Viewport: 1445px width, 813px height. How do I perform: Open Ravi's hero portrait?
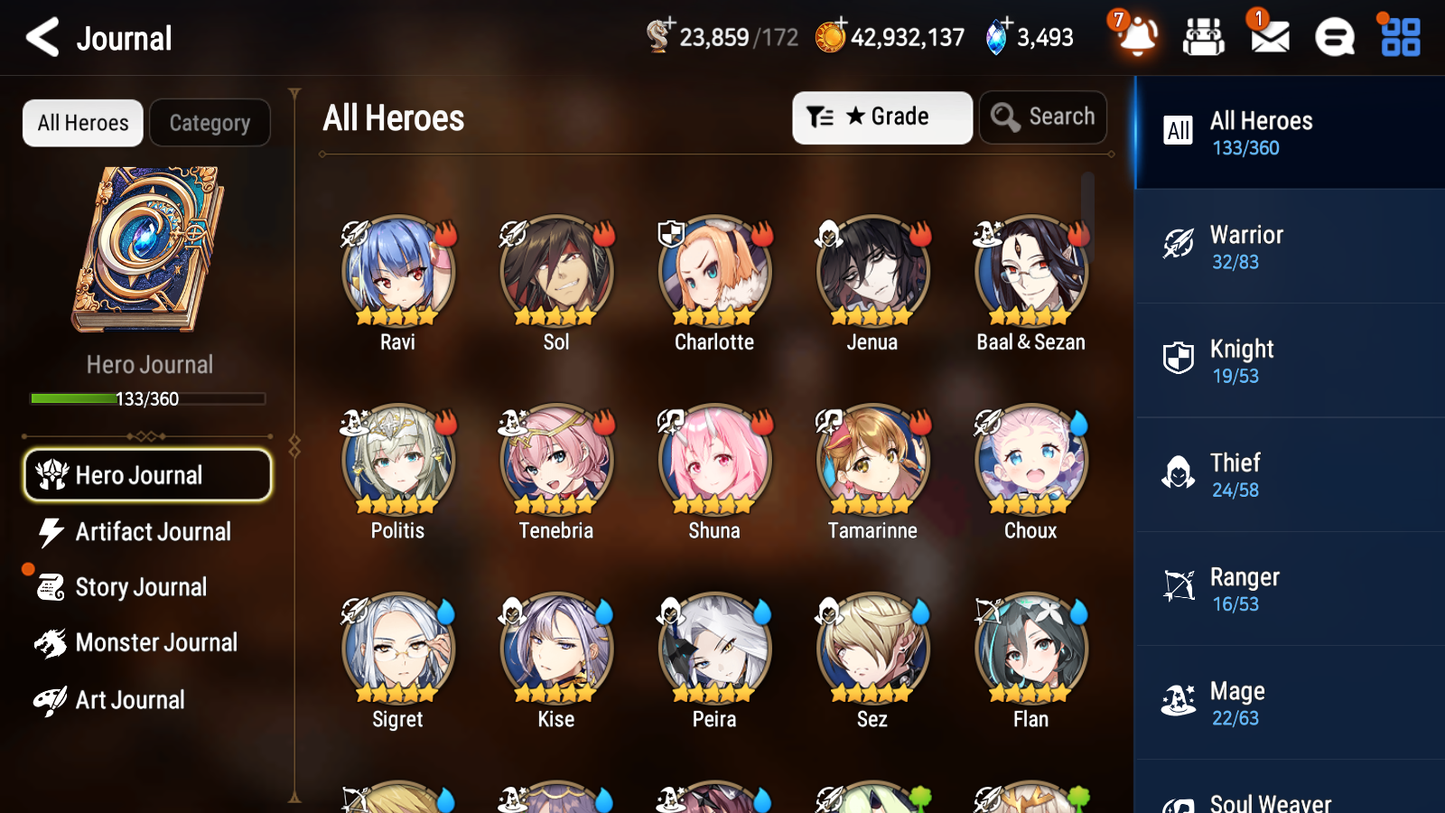[397, 270]
